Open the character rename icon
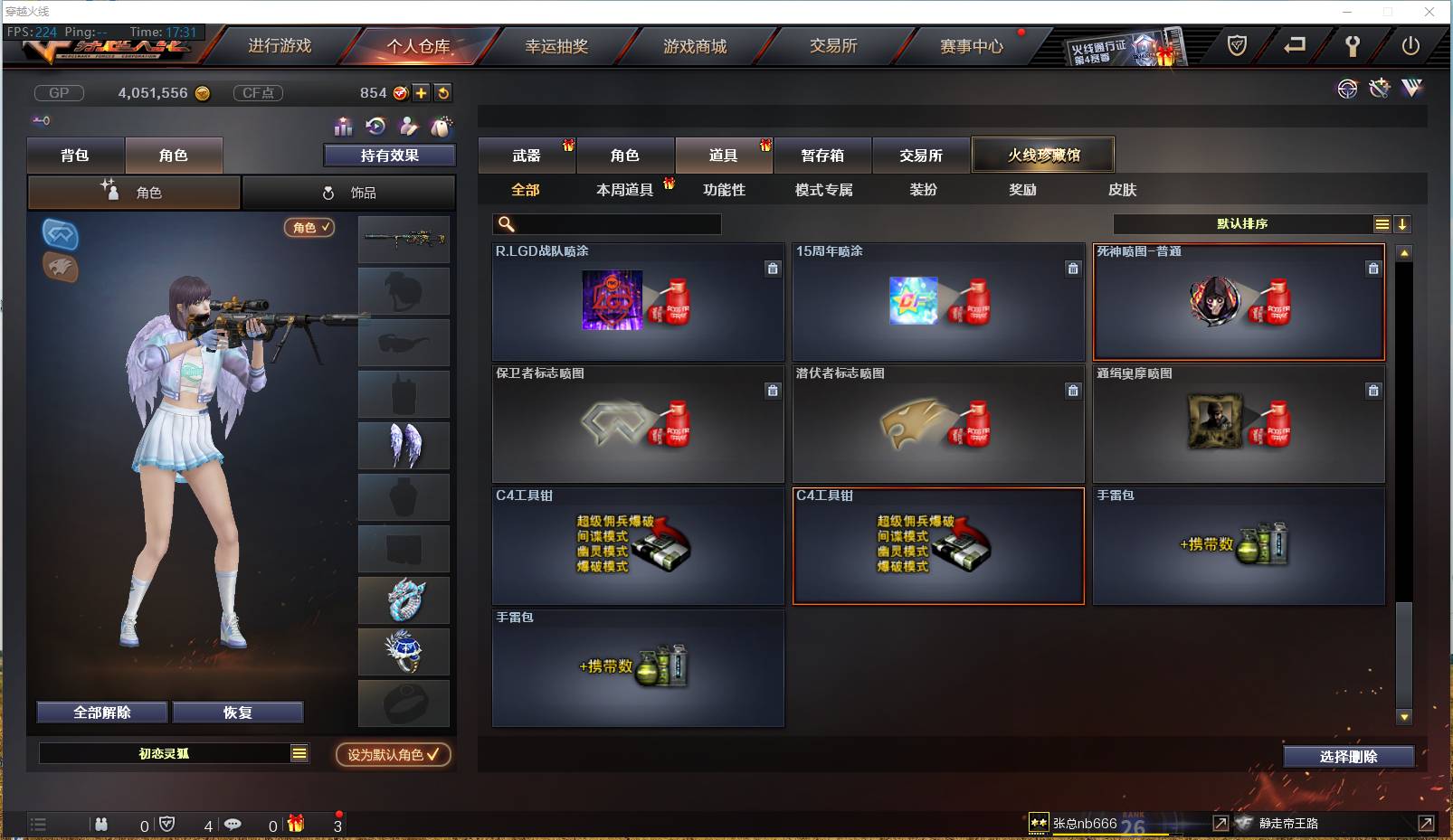The image size is (1453, 840). coord(408,127)
